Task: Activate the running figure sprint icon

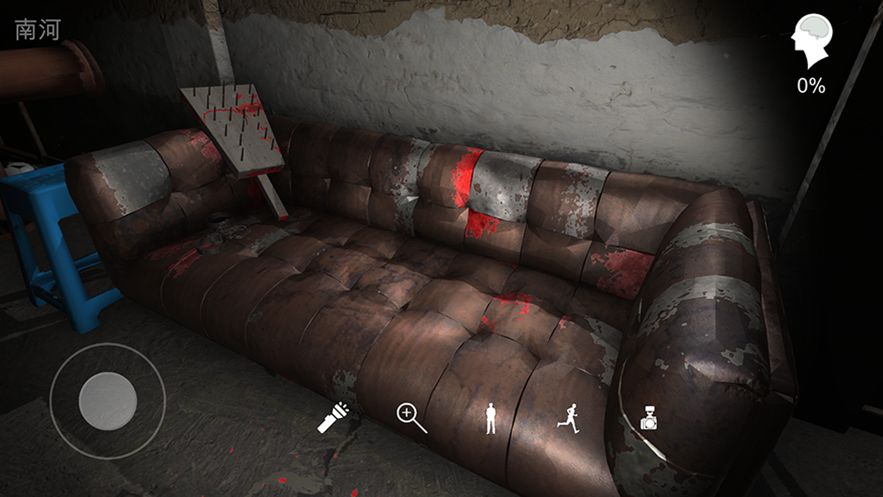Action: [x=568, y=418]
